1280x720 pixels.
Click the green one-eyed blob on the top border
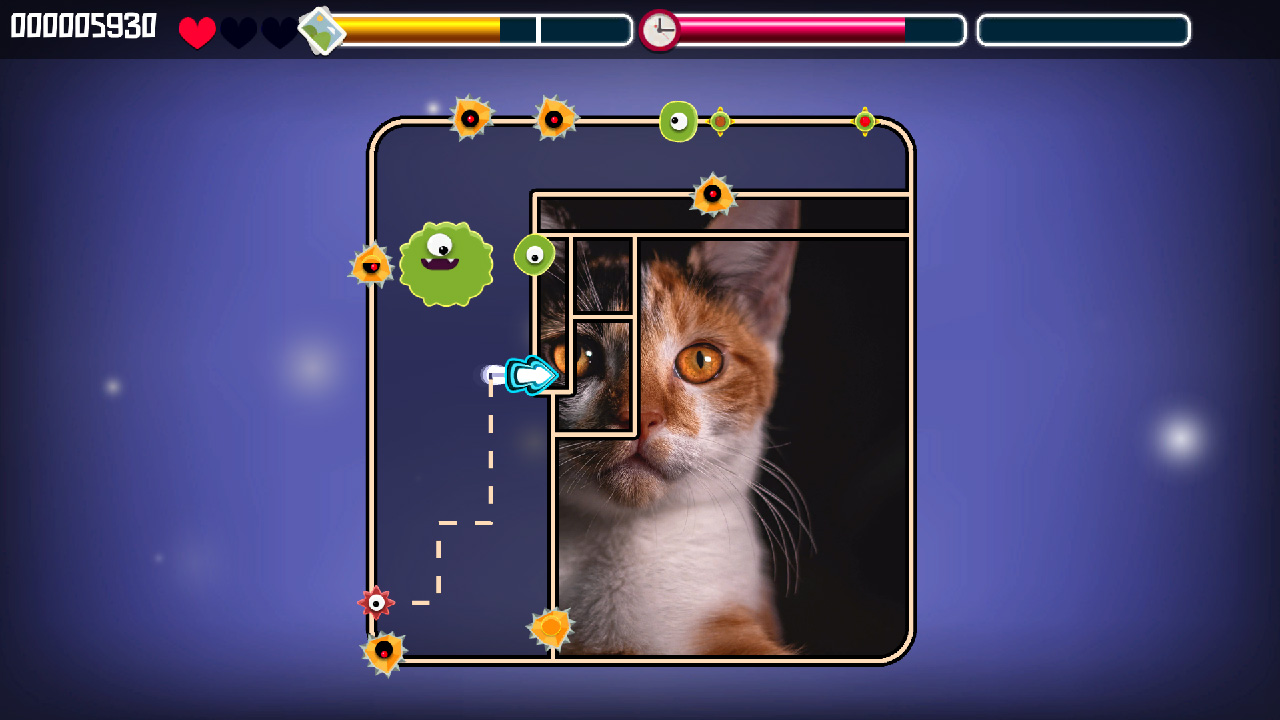[x=679, y=121]
